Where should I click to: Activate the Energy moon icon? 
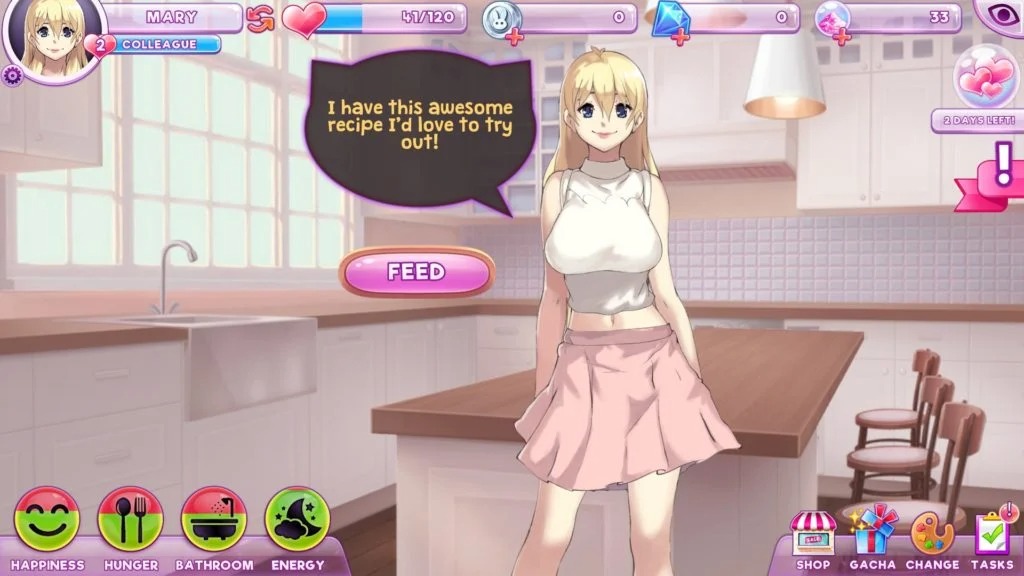pos(297,520)
